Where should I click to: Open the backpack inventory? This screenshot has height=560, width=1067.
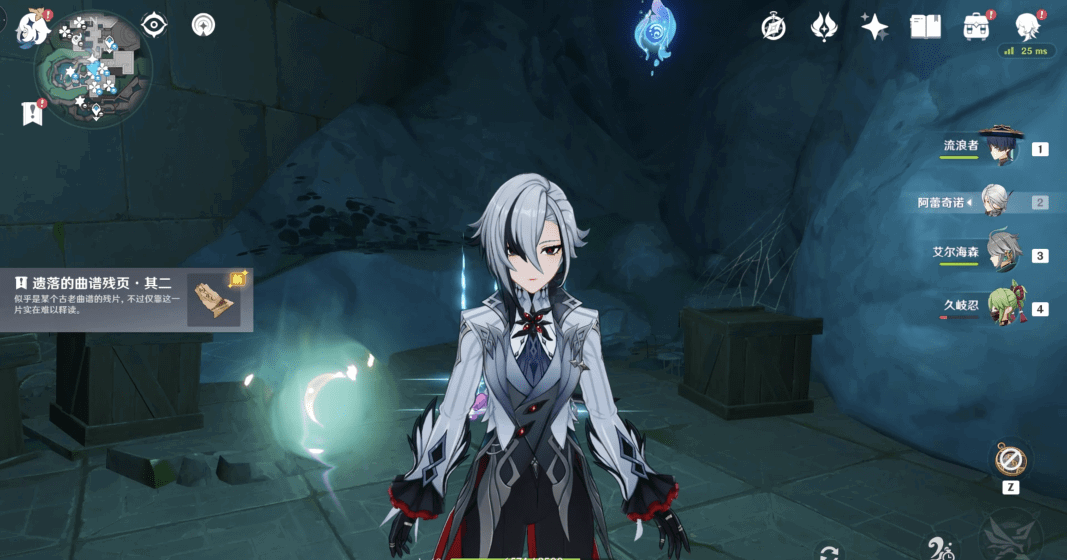pyautogui.click(x=977, y=27)
